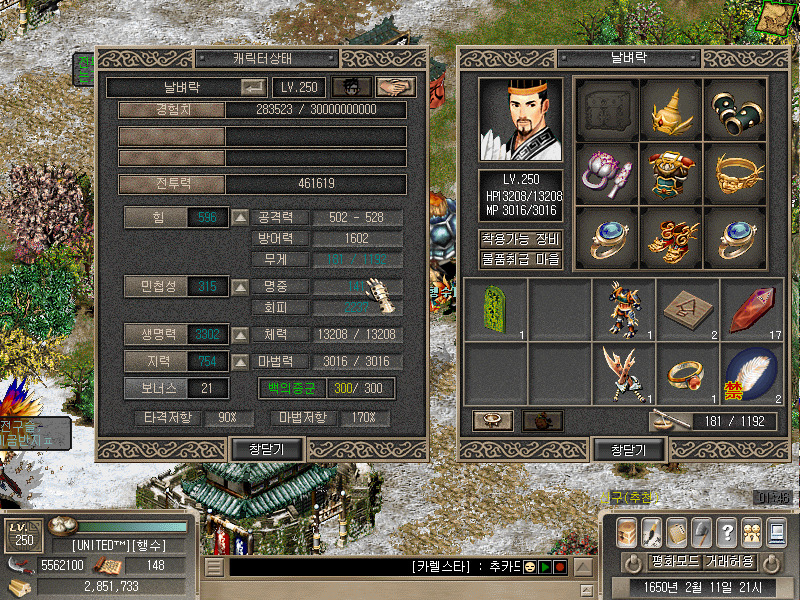800x600 pixels.
Task: Select the red crystal stack of 17
Action: 751,308
